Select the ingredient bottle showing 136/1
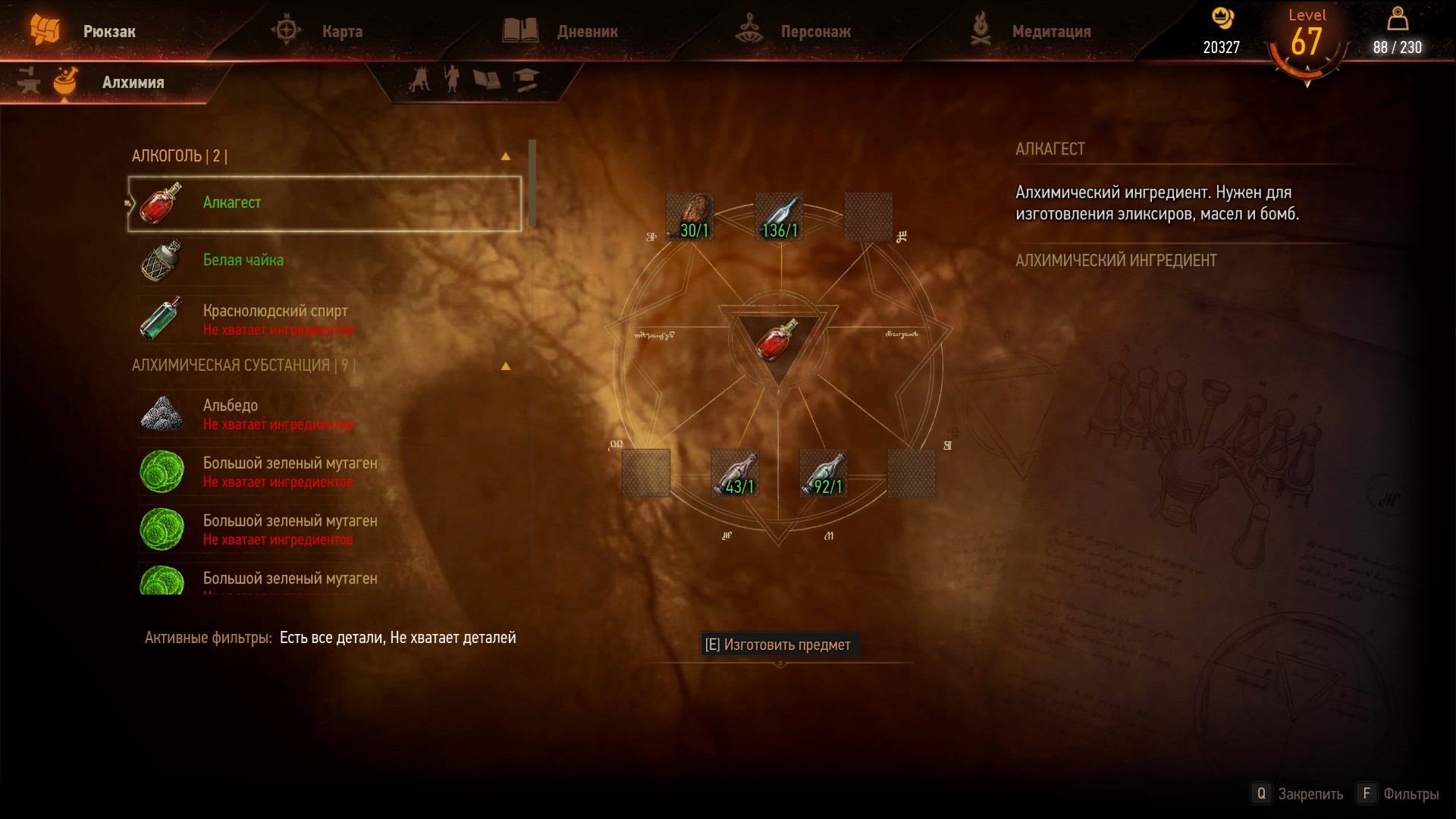 779,217
